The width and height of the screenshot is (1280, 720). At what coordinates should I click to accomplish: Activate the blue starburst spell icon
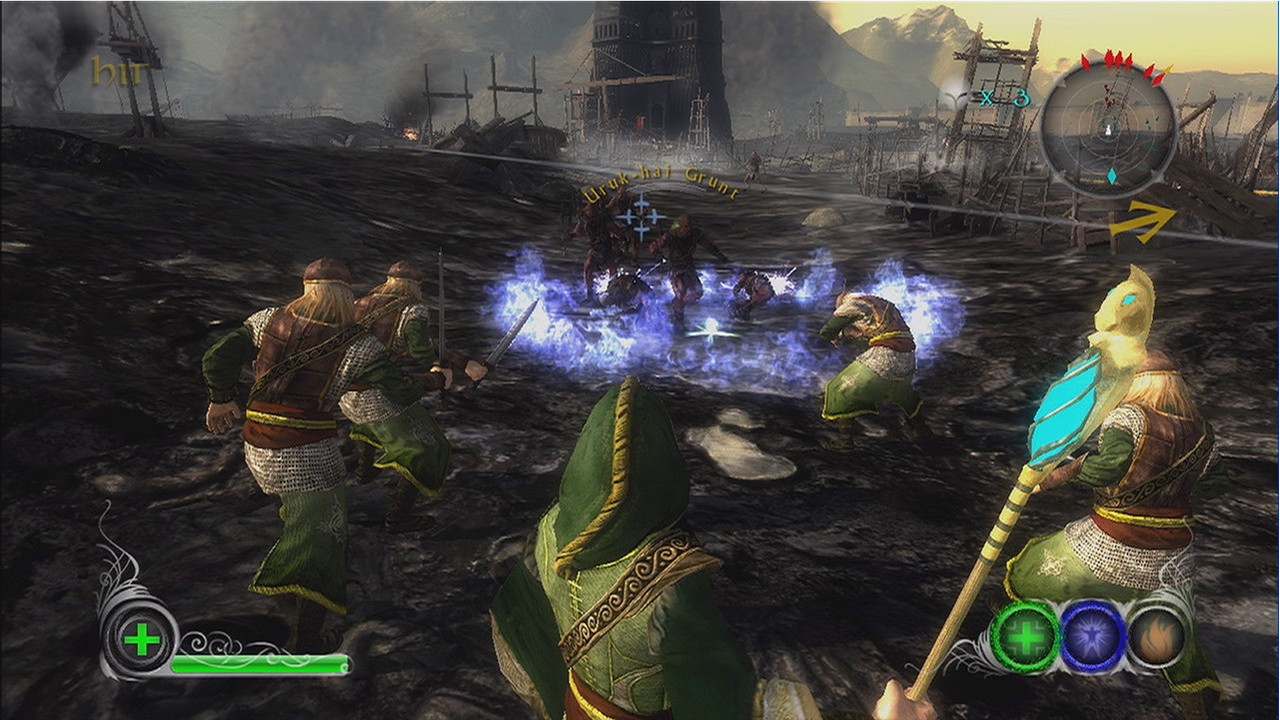1092,637
